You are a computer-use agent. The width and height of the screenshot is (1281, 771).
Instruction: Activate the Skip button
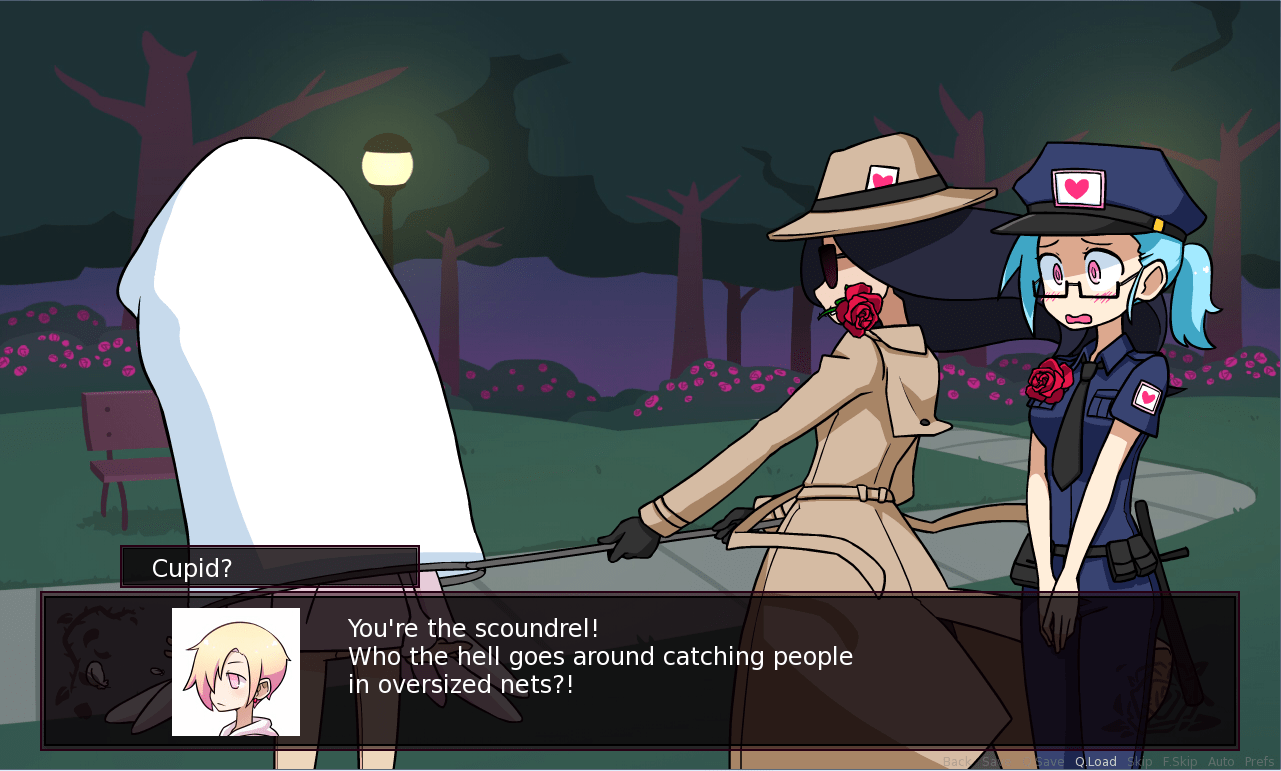click(x=1140, y=762)
